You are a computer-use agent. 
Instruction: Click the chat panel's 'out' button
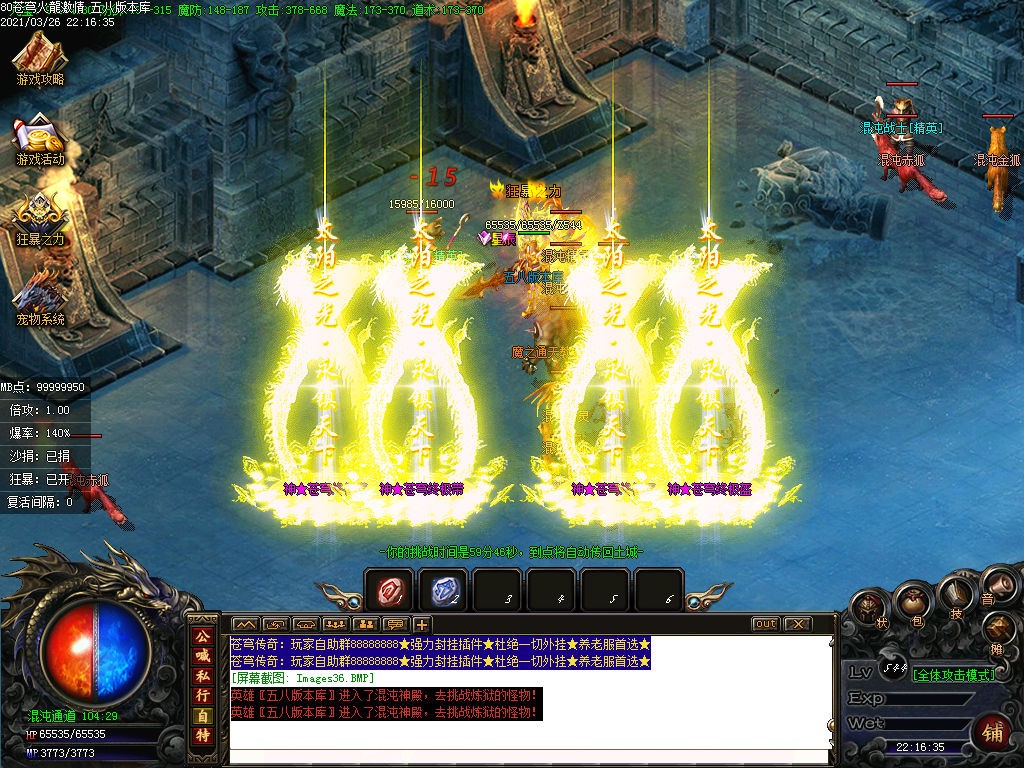pos(765,624)
